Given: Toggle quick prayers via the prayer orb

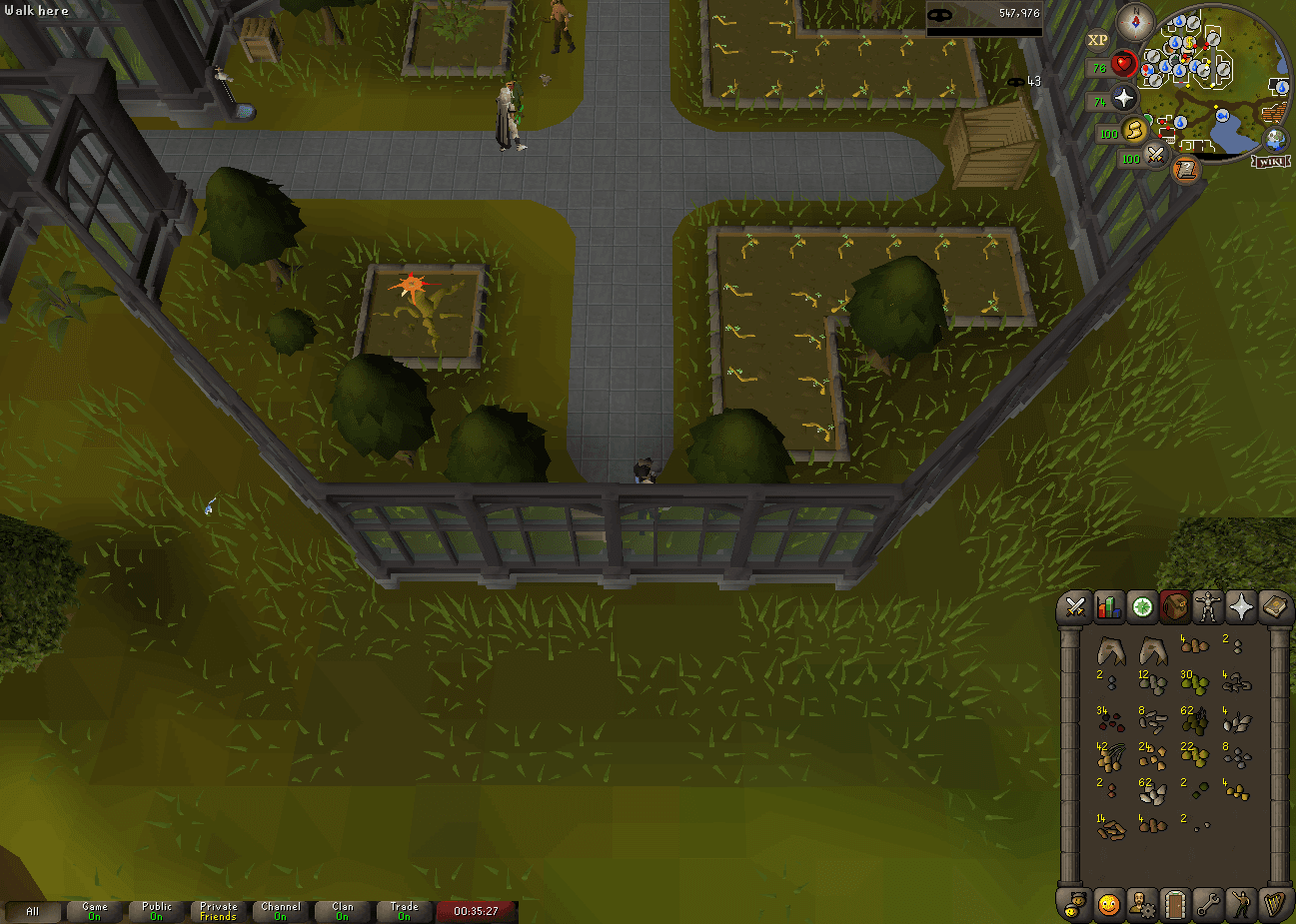Looking at the screenshot, I should 1123,98.
